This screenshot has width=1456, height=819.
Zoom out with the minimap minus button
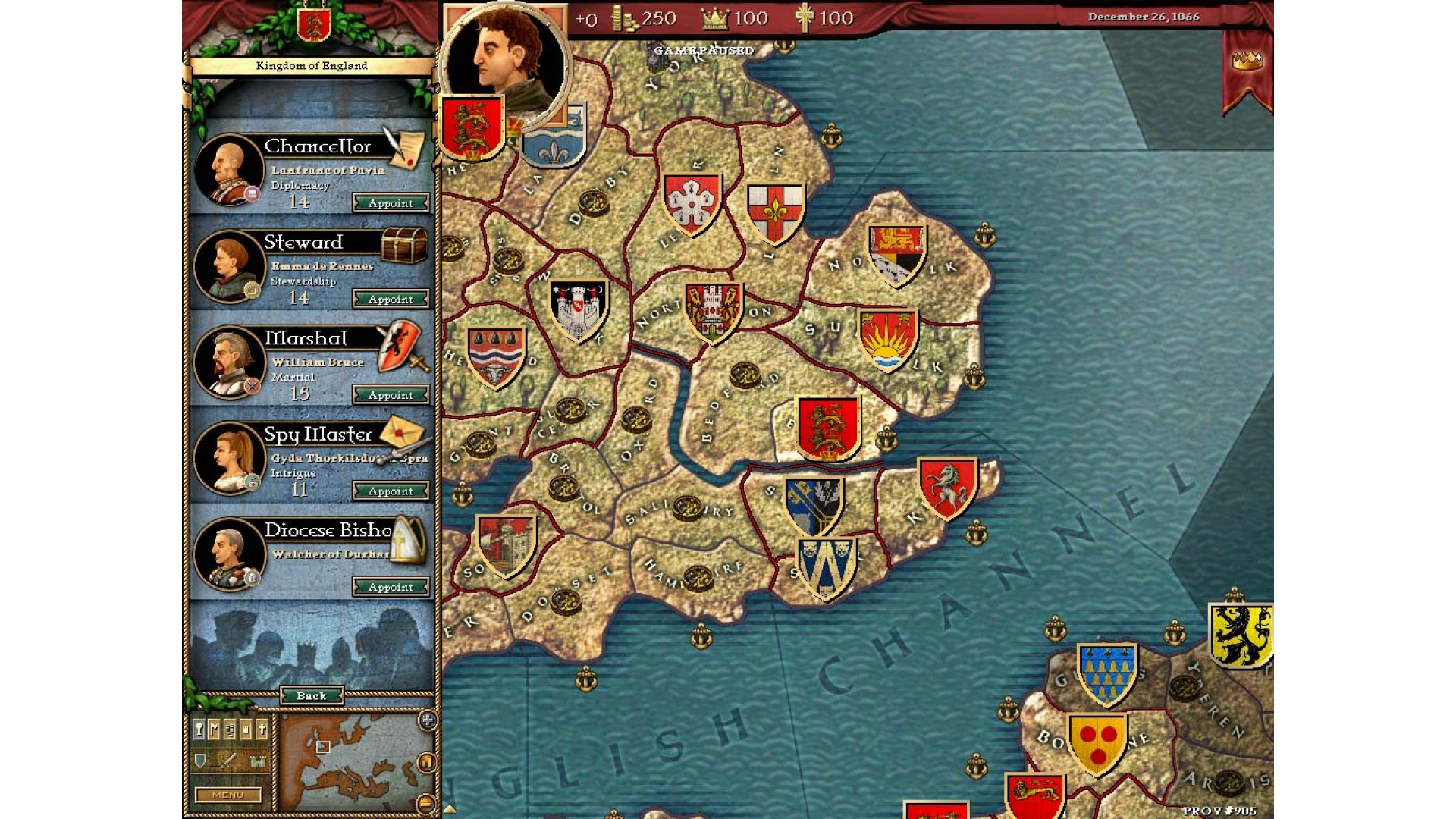pyautogui.click(x=426, y=802)
